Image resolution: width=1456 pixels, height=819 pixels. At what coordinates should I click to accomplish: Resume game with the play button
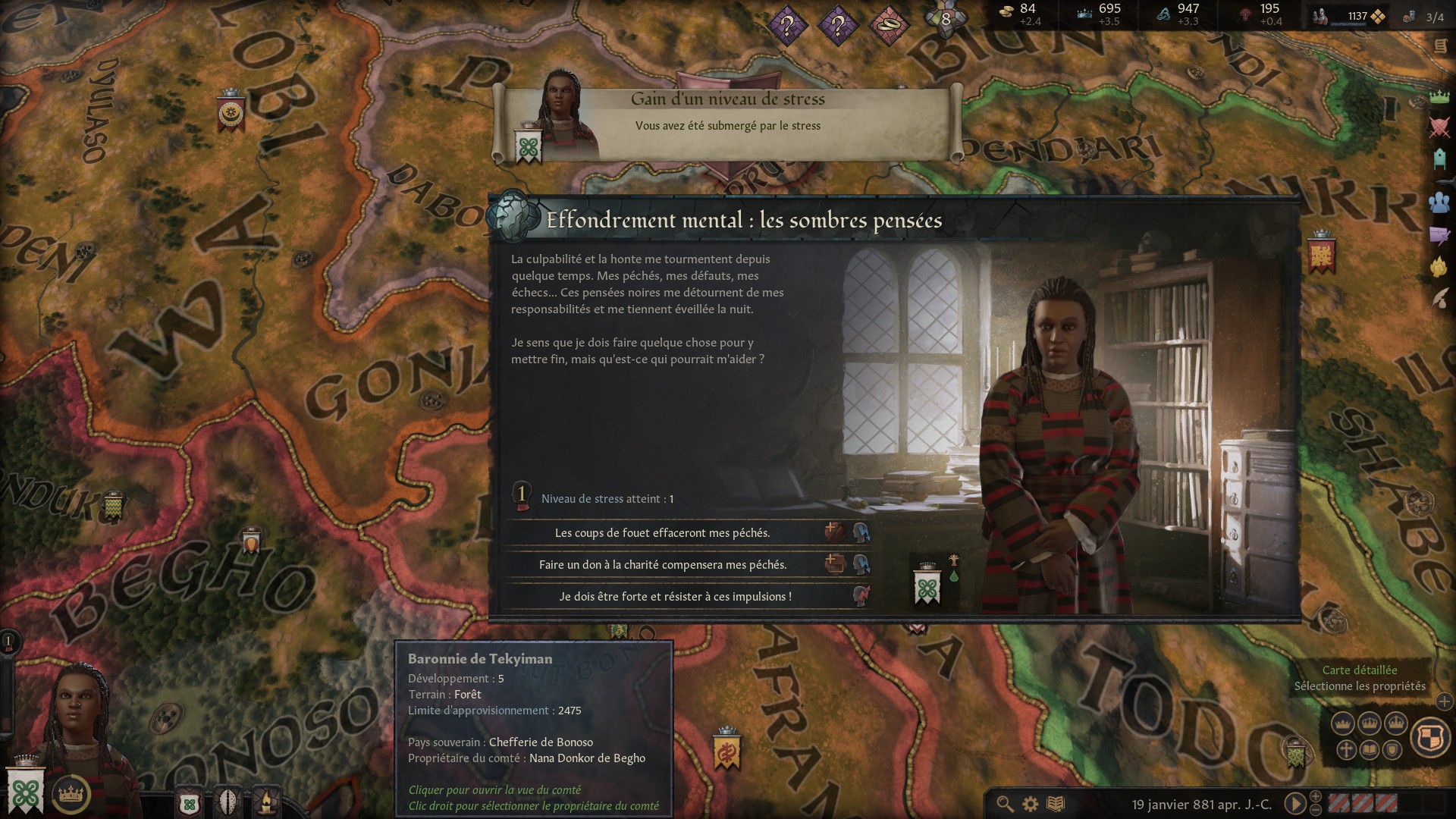click(1294, 804)
